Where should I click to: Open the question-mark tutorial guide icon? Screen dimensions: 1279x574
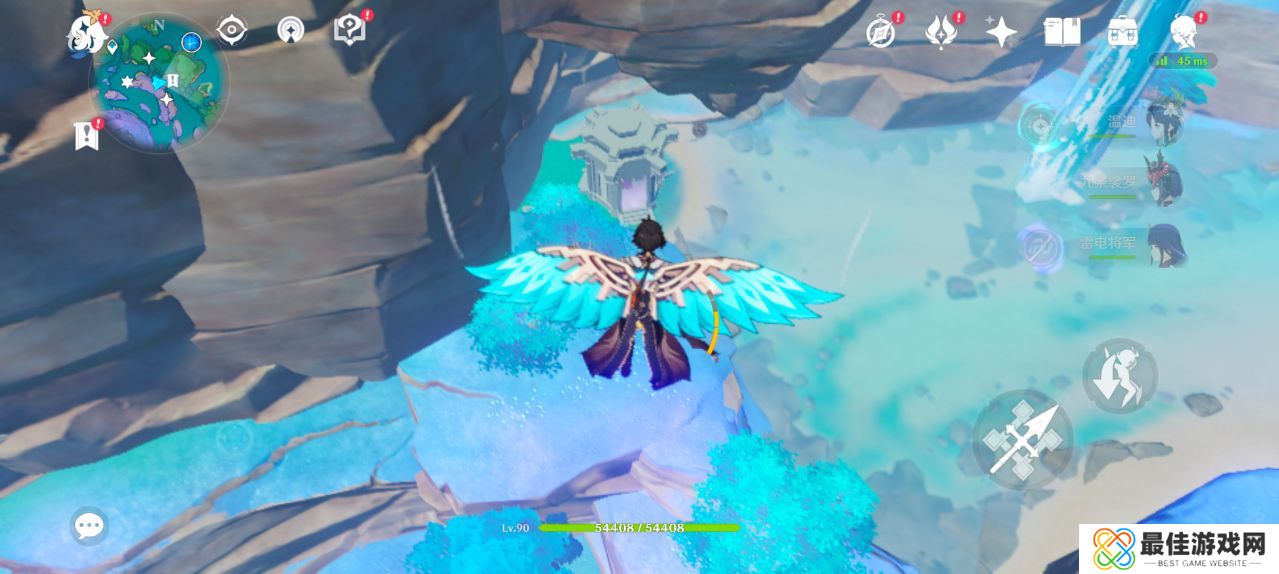349,30
